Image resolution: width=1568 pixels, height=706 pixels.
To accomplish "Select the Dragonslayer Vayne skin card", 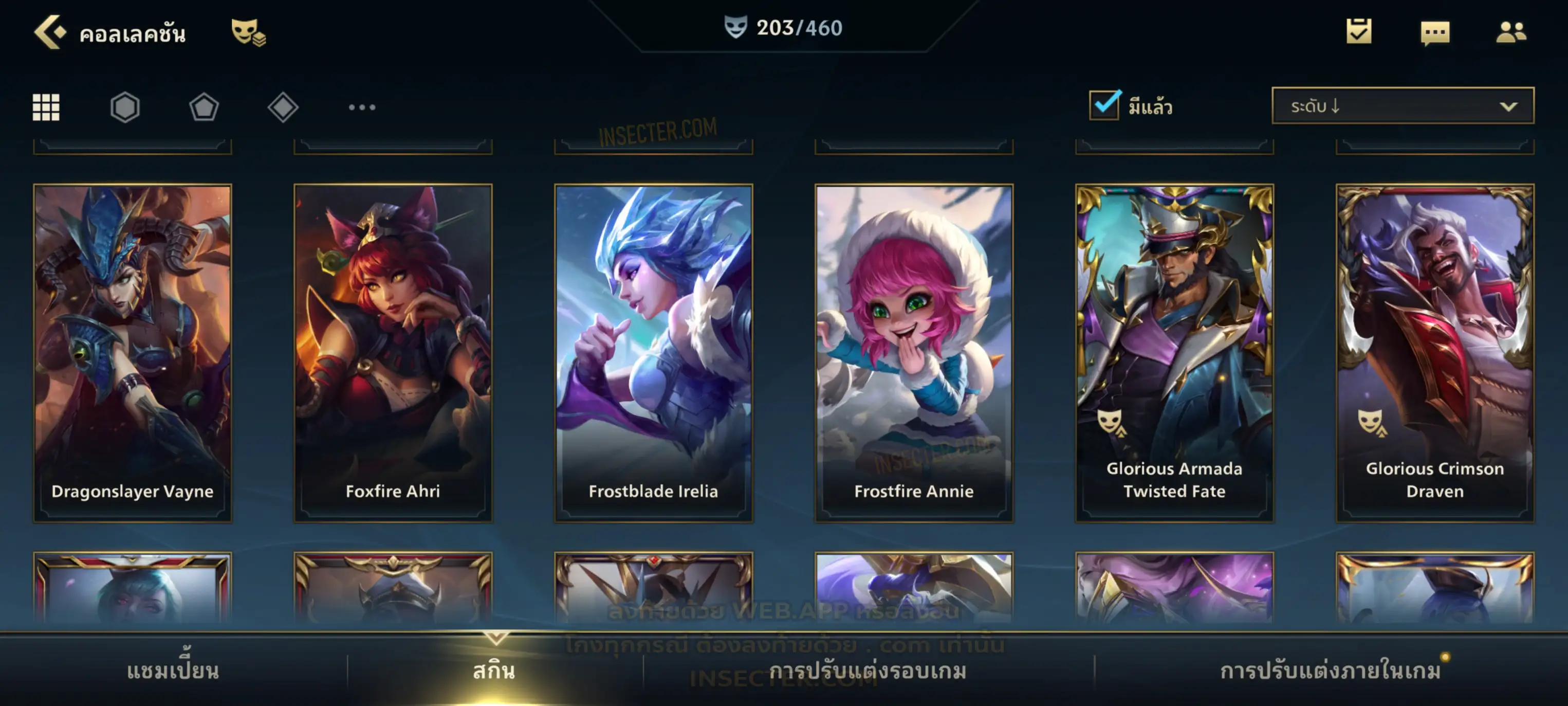I will [133, 353].
